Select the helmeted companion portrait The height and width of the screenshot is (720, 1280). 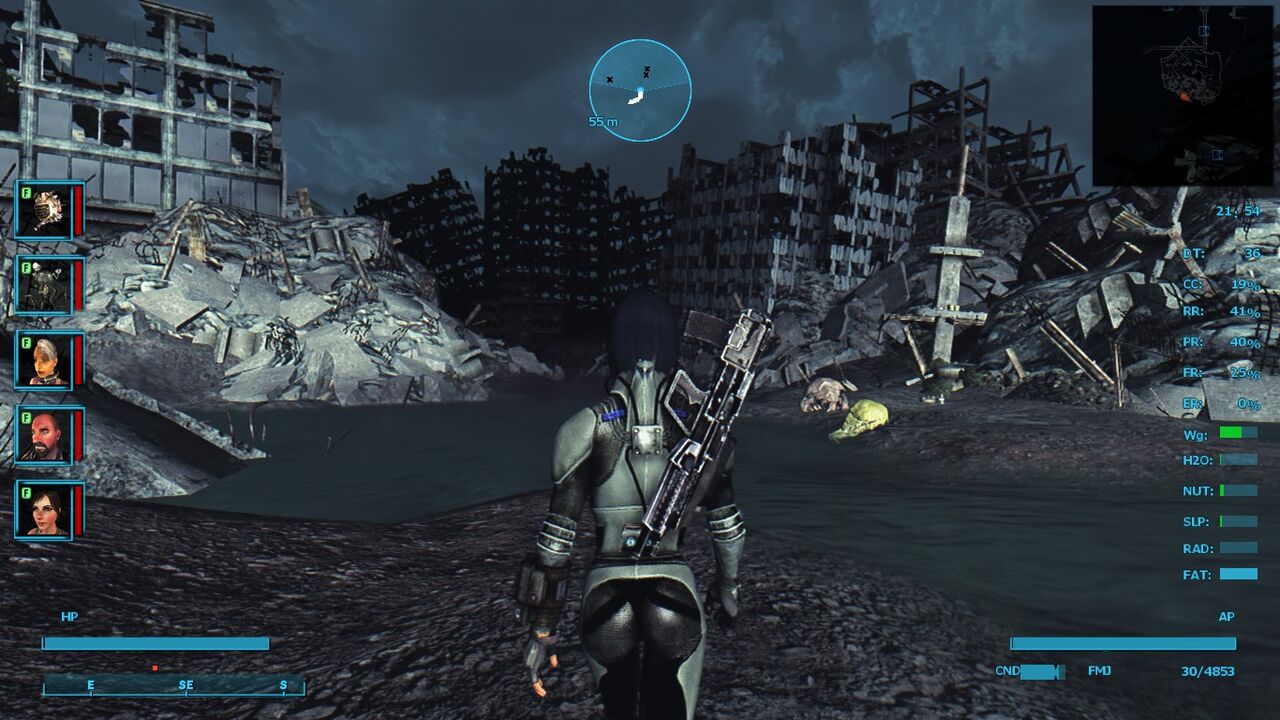[44, 210]
